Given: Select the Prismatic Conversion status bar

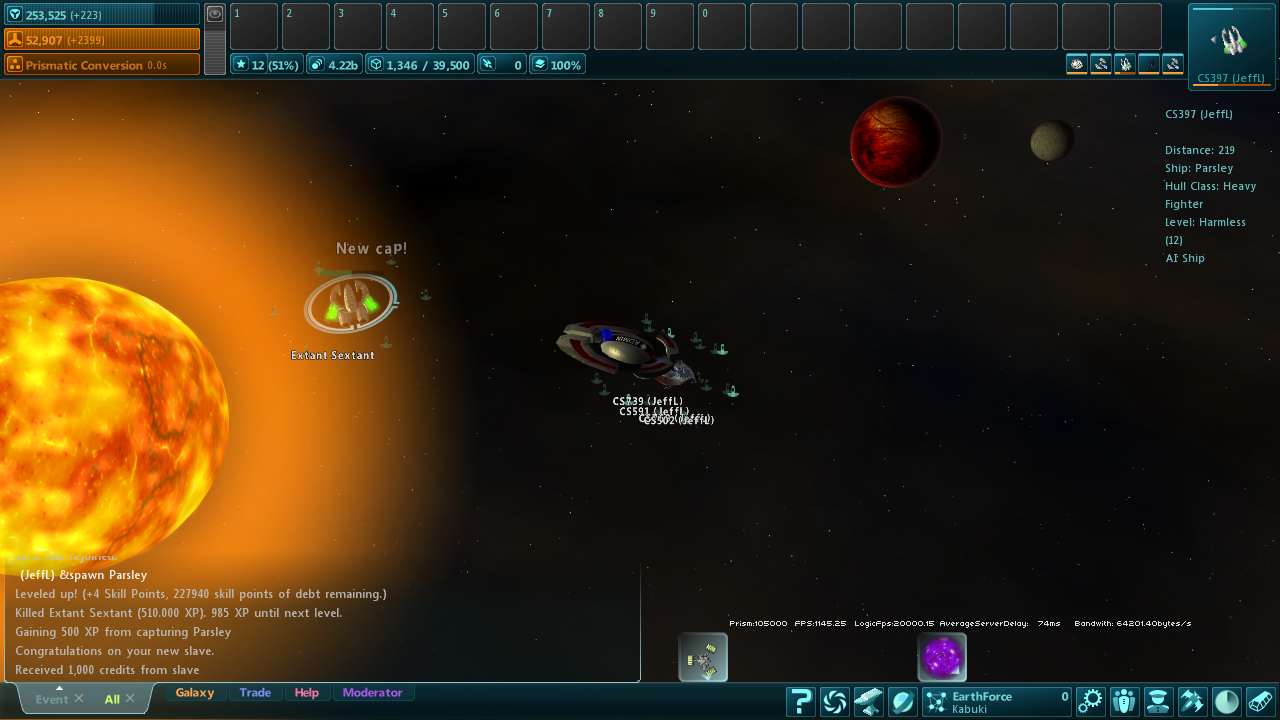Looking at the screenshot, I should coord(101,65).
